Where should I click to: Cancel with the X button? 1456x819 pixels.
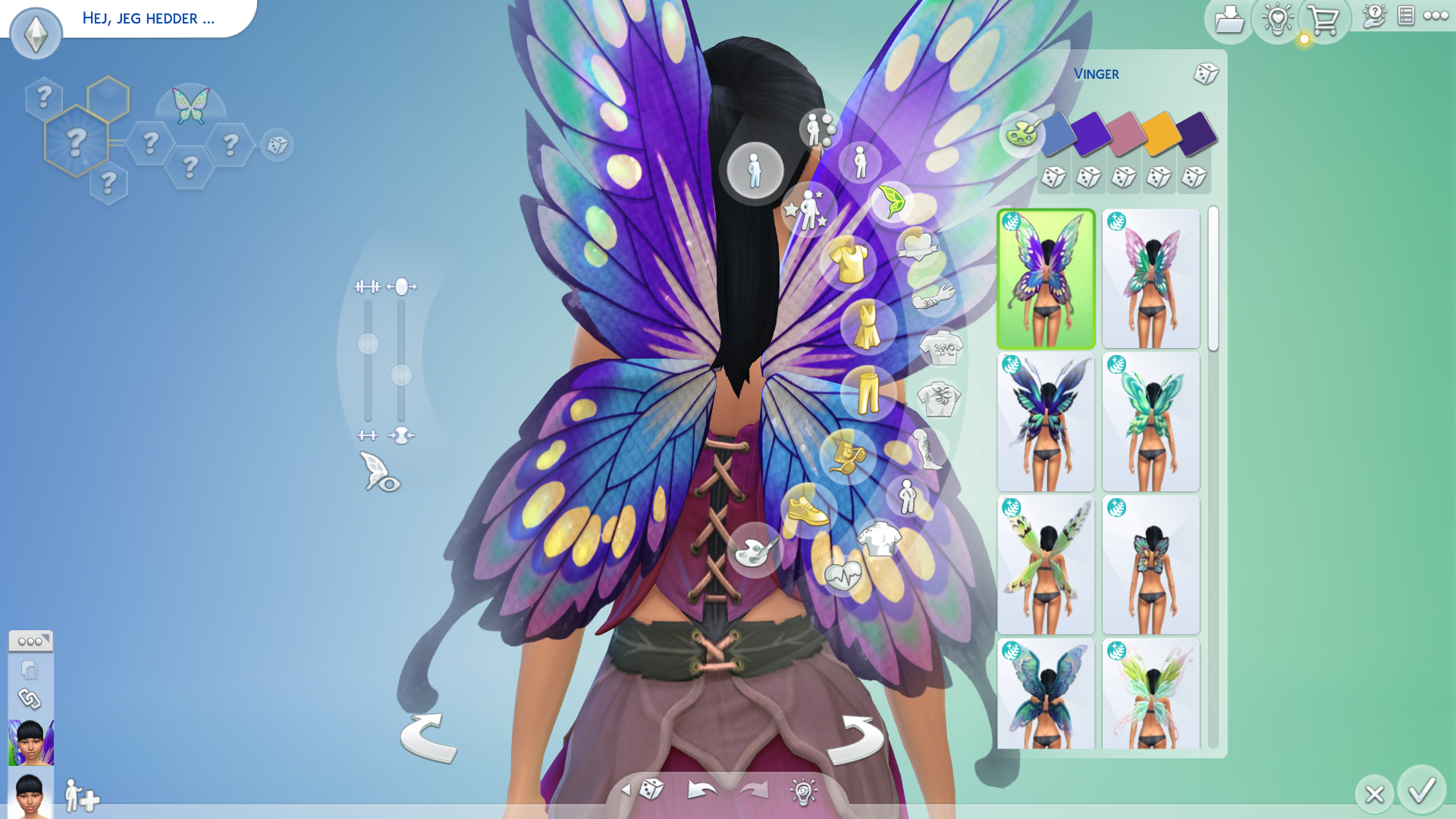1374,794
